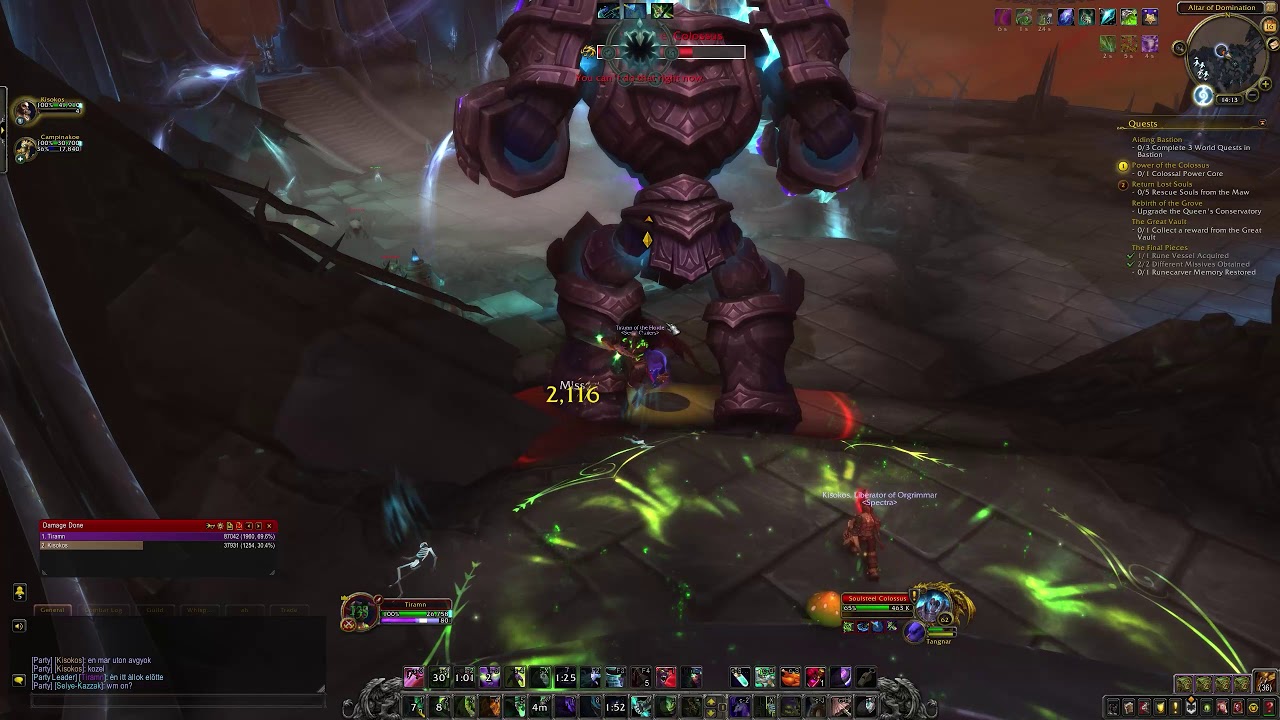Open the calendar icon beside the minimap
The height and width of the screenshot is (720, 1280).
[x=1271, y=25]
